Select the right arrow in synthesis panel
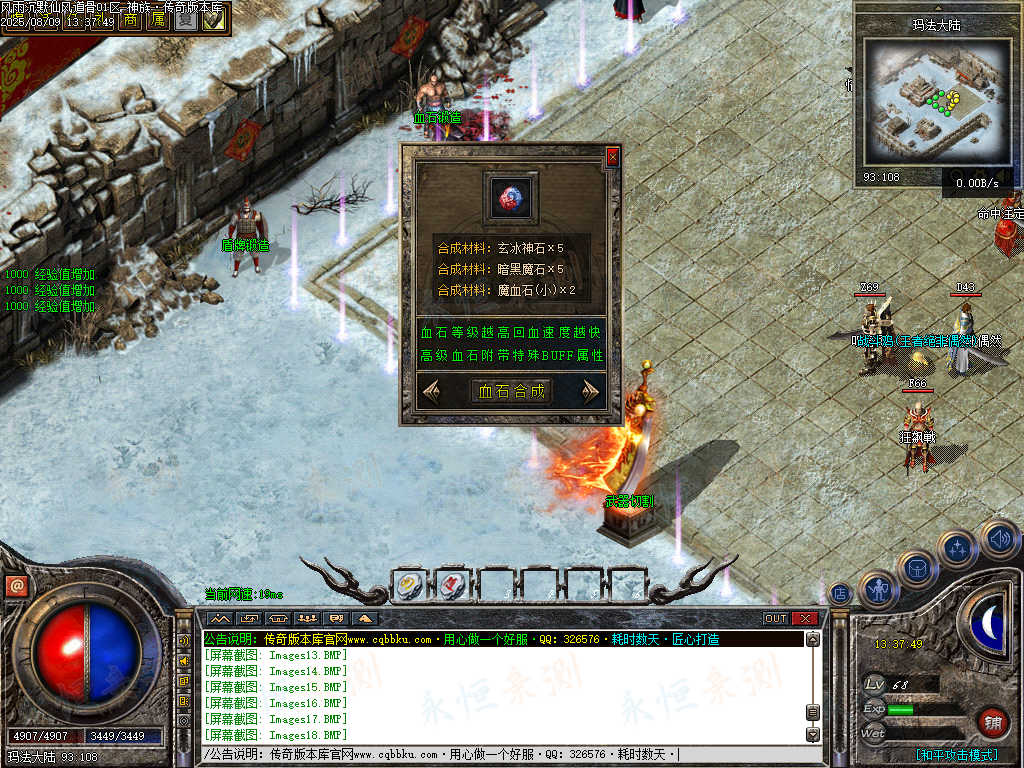 click(590, 391)
